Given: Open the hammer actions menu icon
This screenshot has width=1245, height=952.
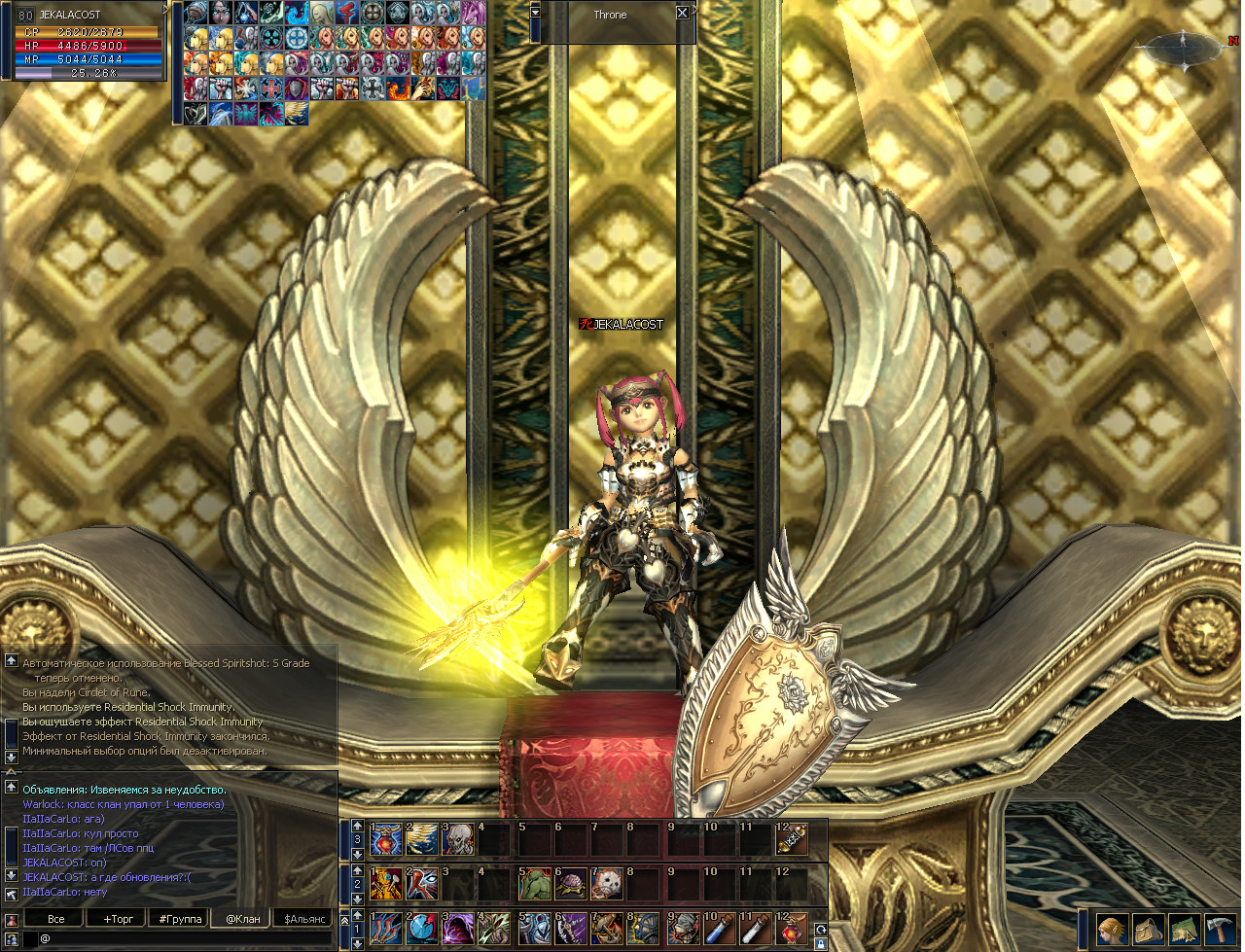Looking at the screenshot, I should point(1220,930).
